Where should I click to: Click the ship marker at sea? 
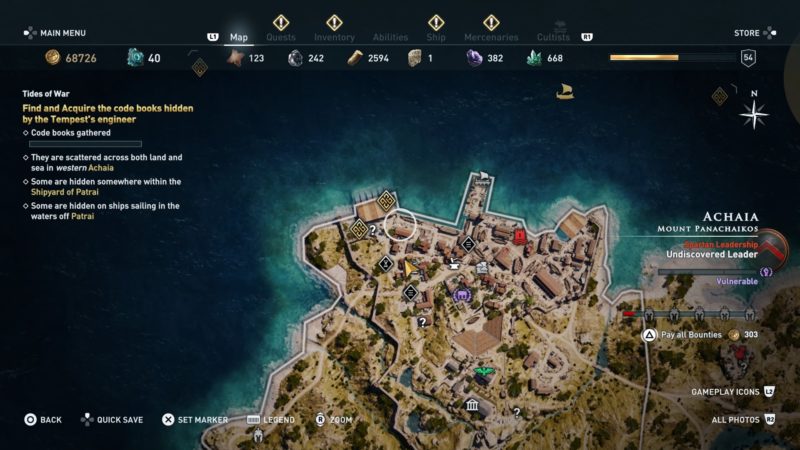(x=564, y=93)
